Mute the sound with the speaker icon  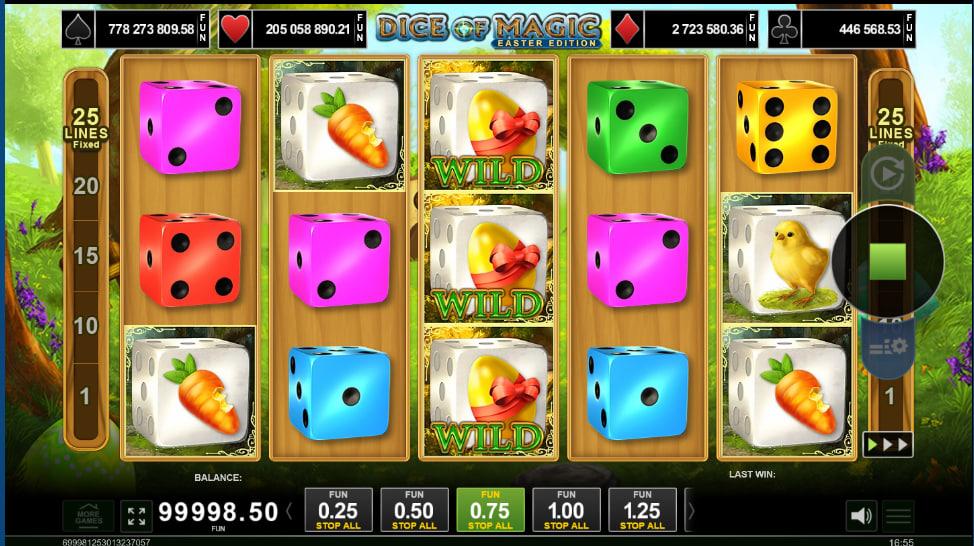[x=860, y=516]
